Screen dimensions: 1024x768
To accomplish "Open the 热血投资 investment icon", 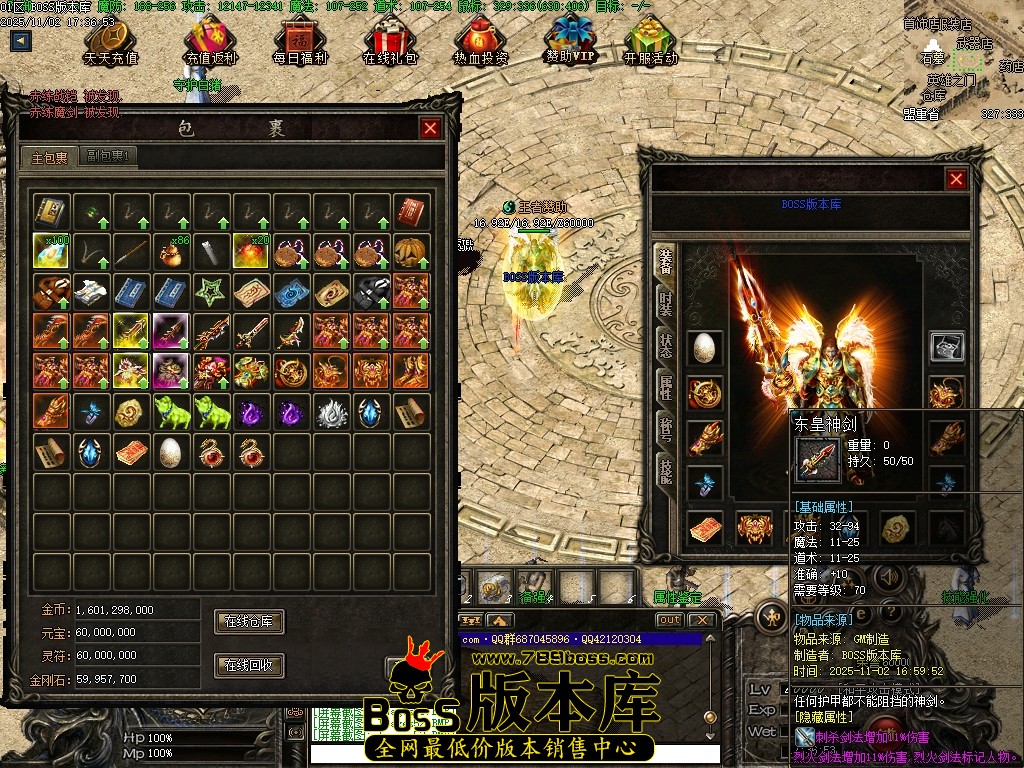I will click(x=480, y=42).
